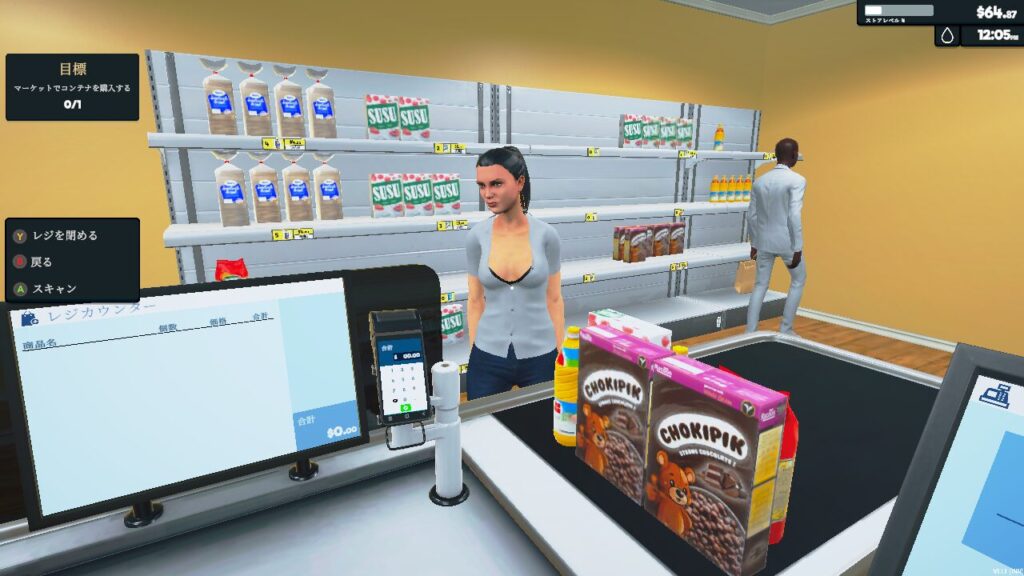
Task: Open the 目標 objective tracker panel
Action: tap(72, 86)
